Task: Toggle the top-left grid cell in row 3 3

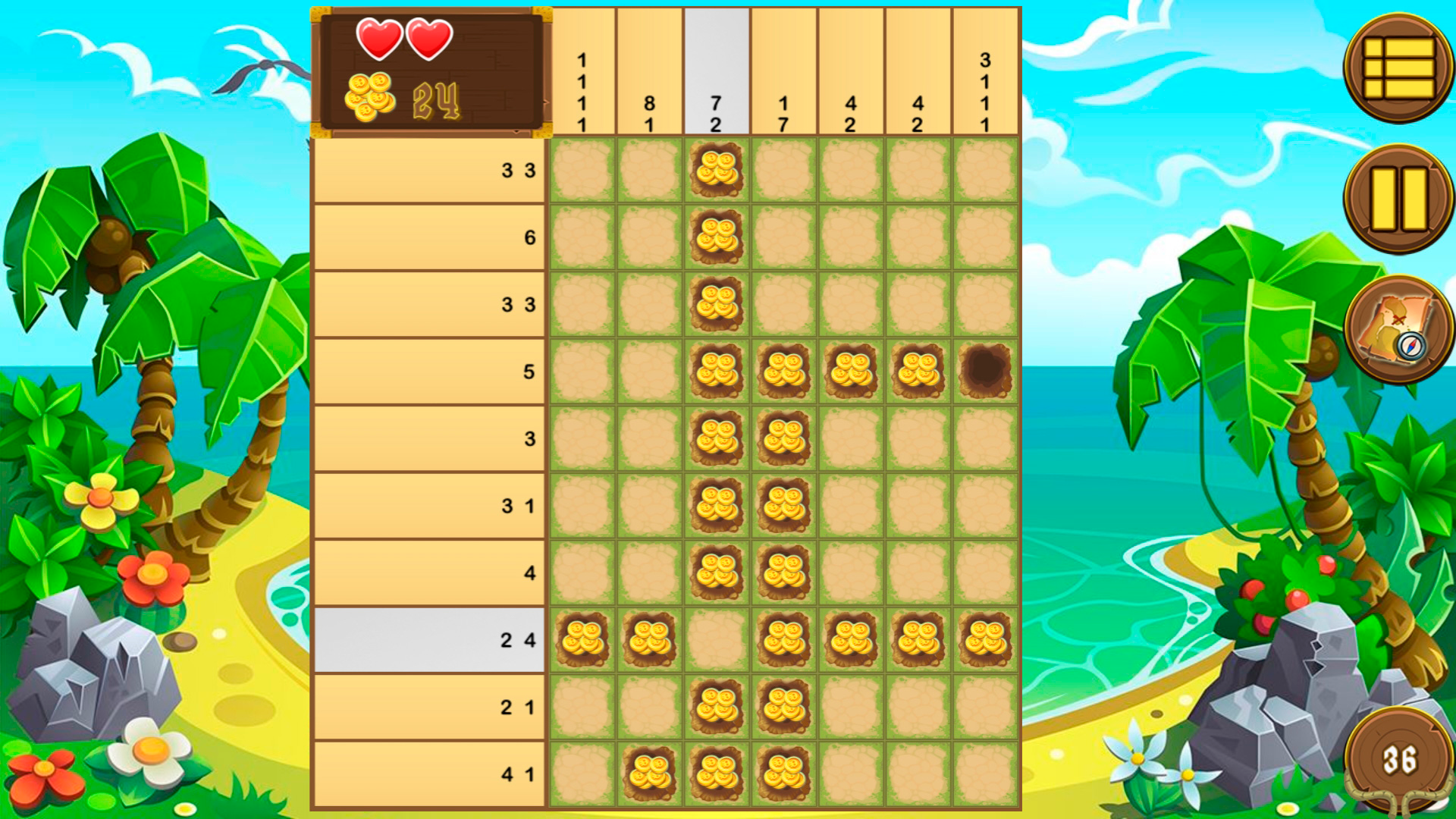Action: pos(582,172)
